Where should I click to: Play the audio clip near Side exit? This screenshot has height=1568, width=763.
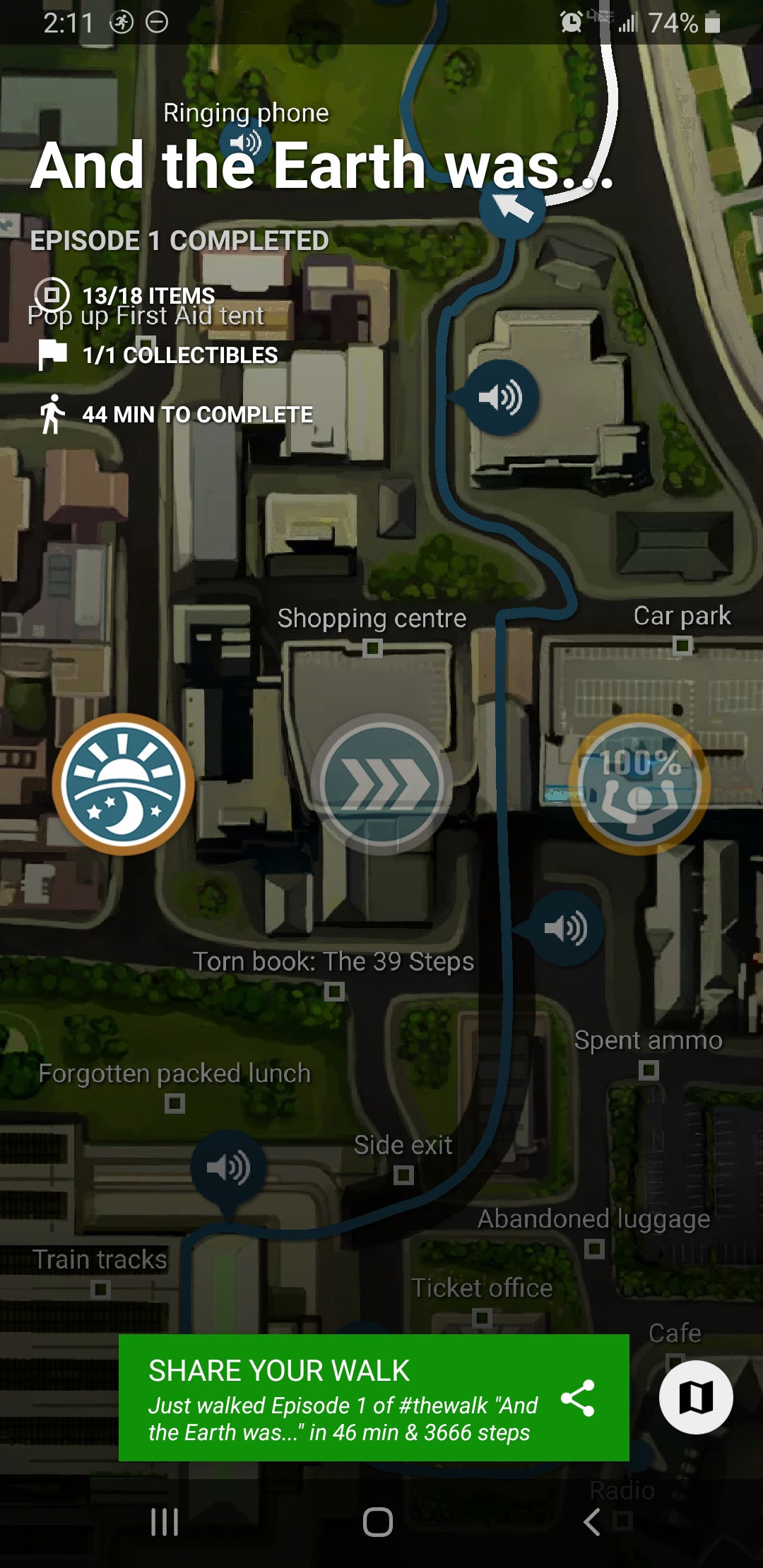pos(228,1168)
